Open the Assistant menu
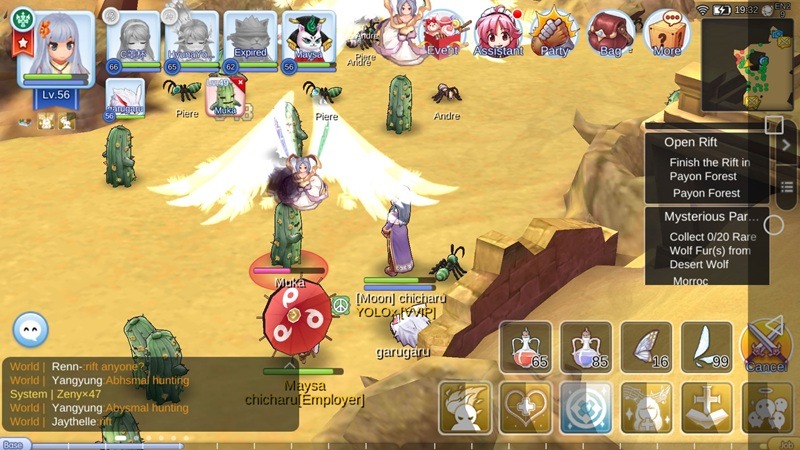 pyautogui.click(x=495, y=34)
